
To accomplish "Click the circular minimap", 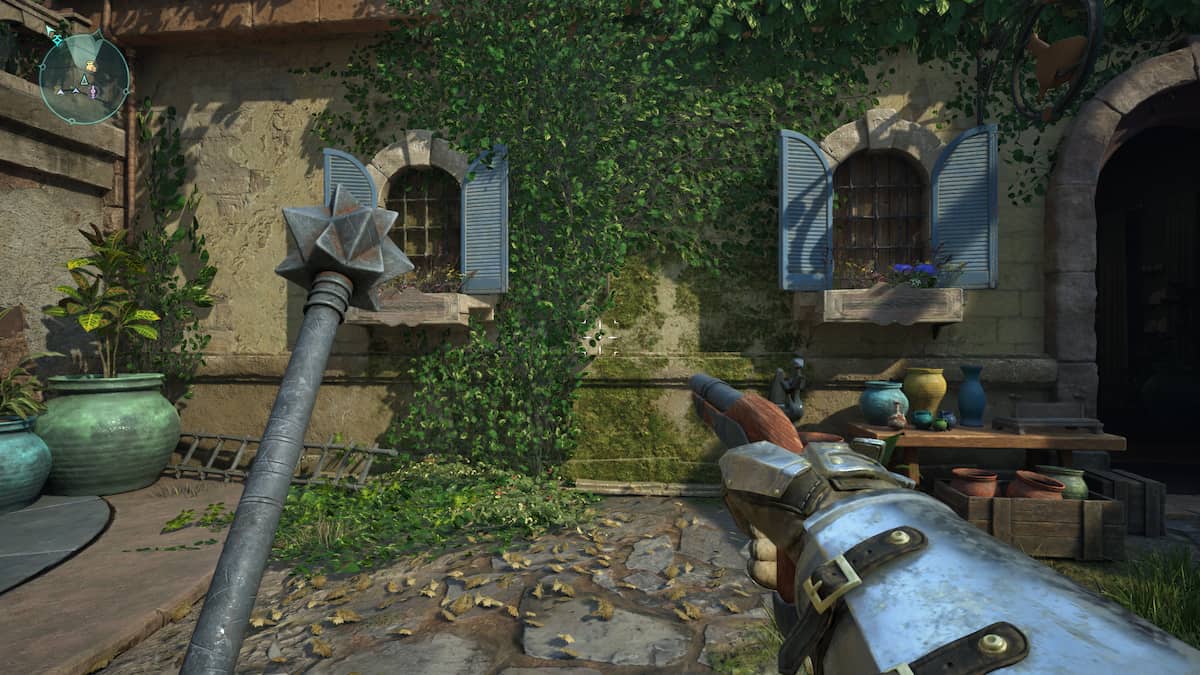I will pyautogui.click(x=84, y=79).
